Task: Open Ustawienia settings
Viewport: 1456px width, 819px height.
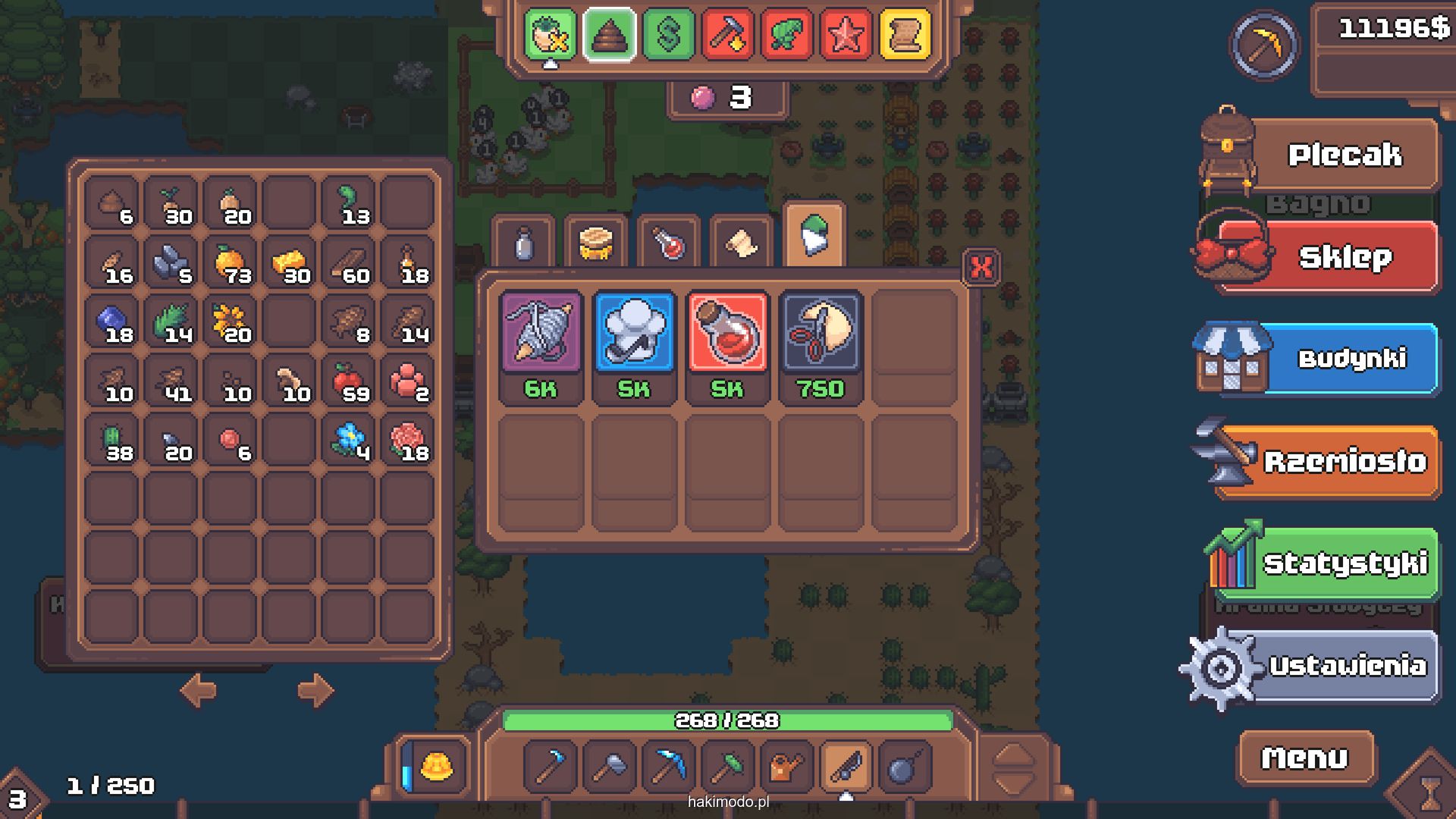Action: (1346, 666)
